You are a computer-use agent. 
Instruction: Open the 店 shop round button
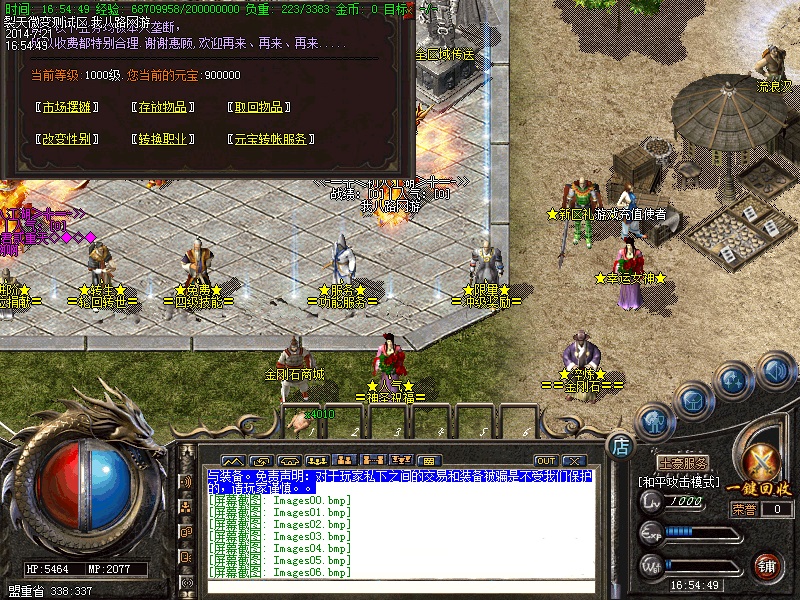[x=620, y=445]
